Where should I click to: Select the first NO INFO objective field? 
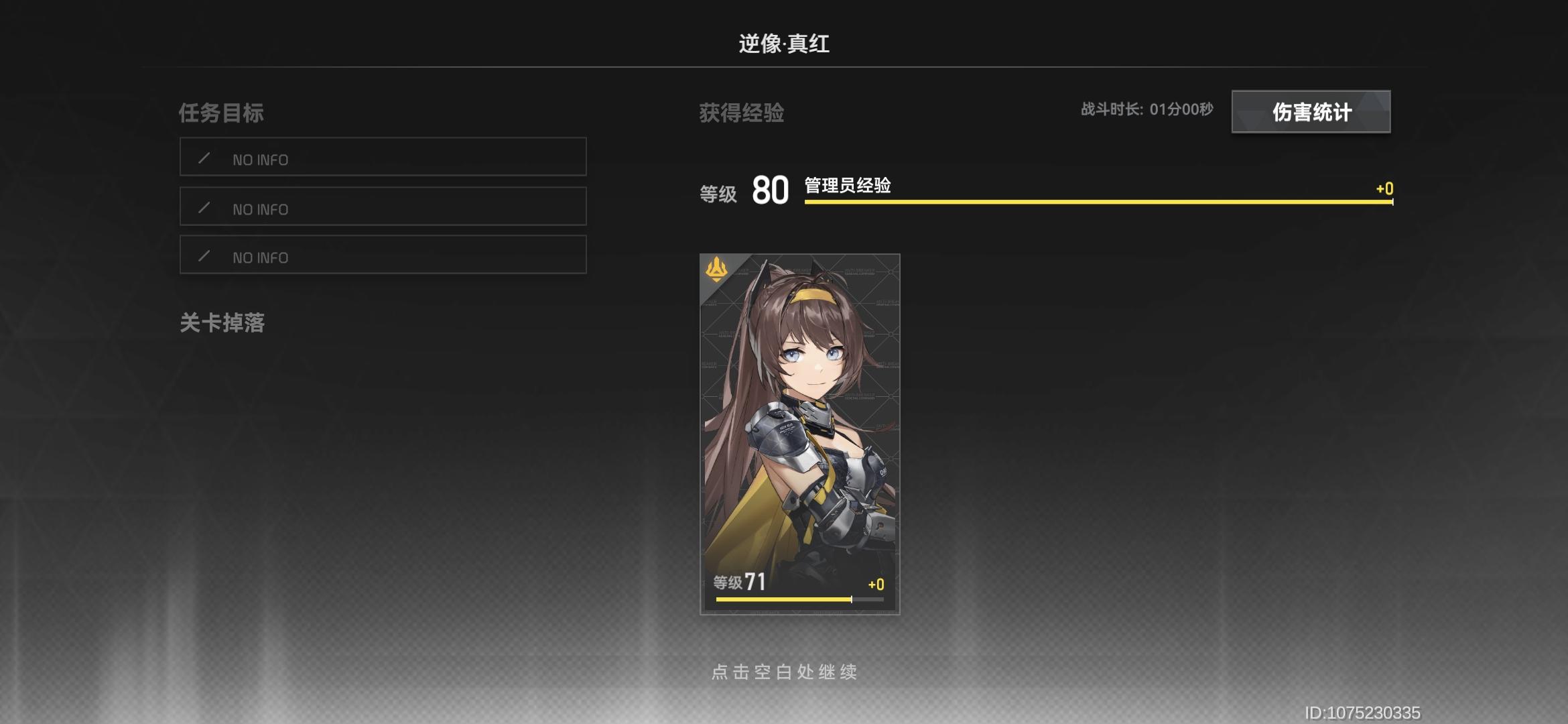383,158
